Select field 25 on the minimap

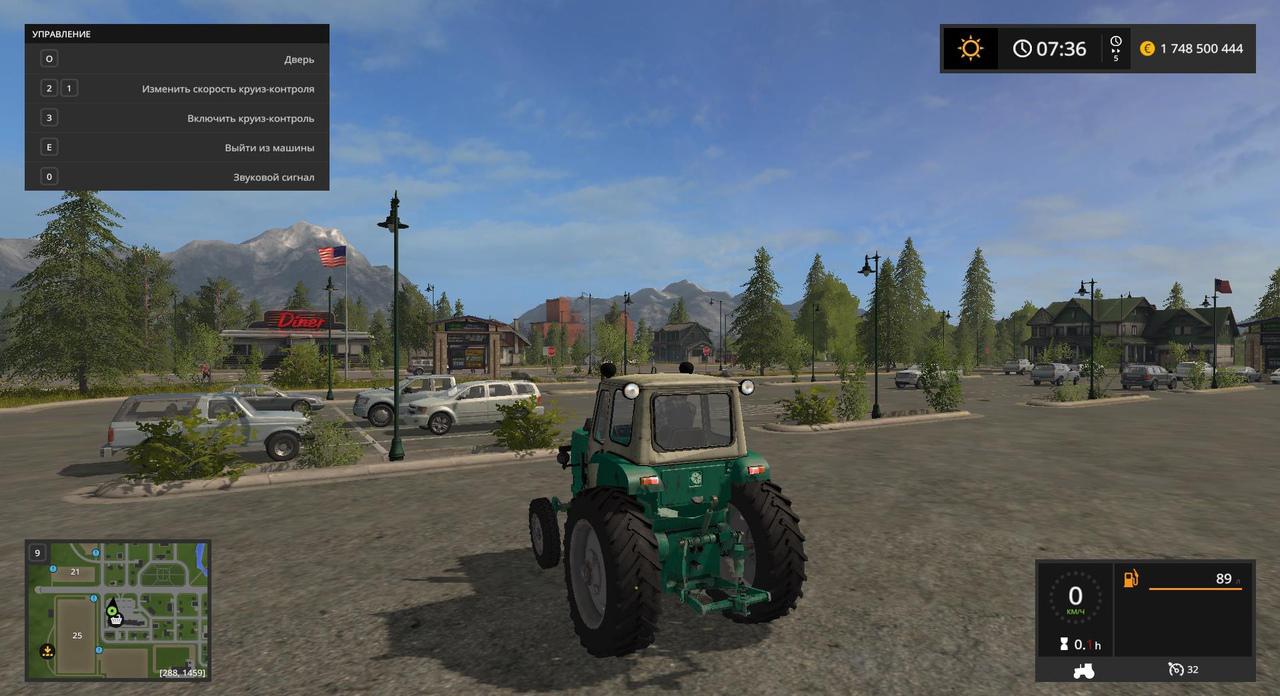click(77, 635)
